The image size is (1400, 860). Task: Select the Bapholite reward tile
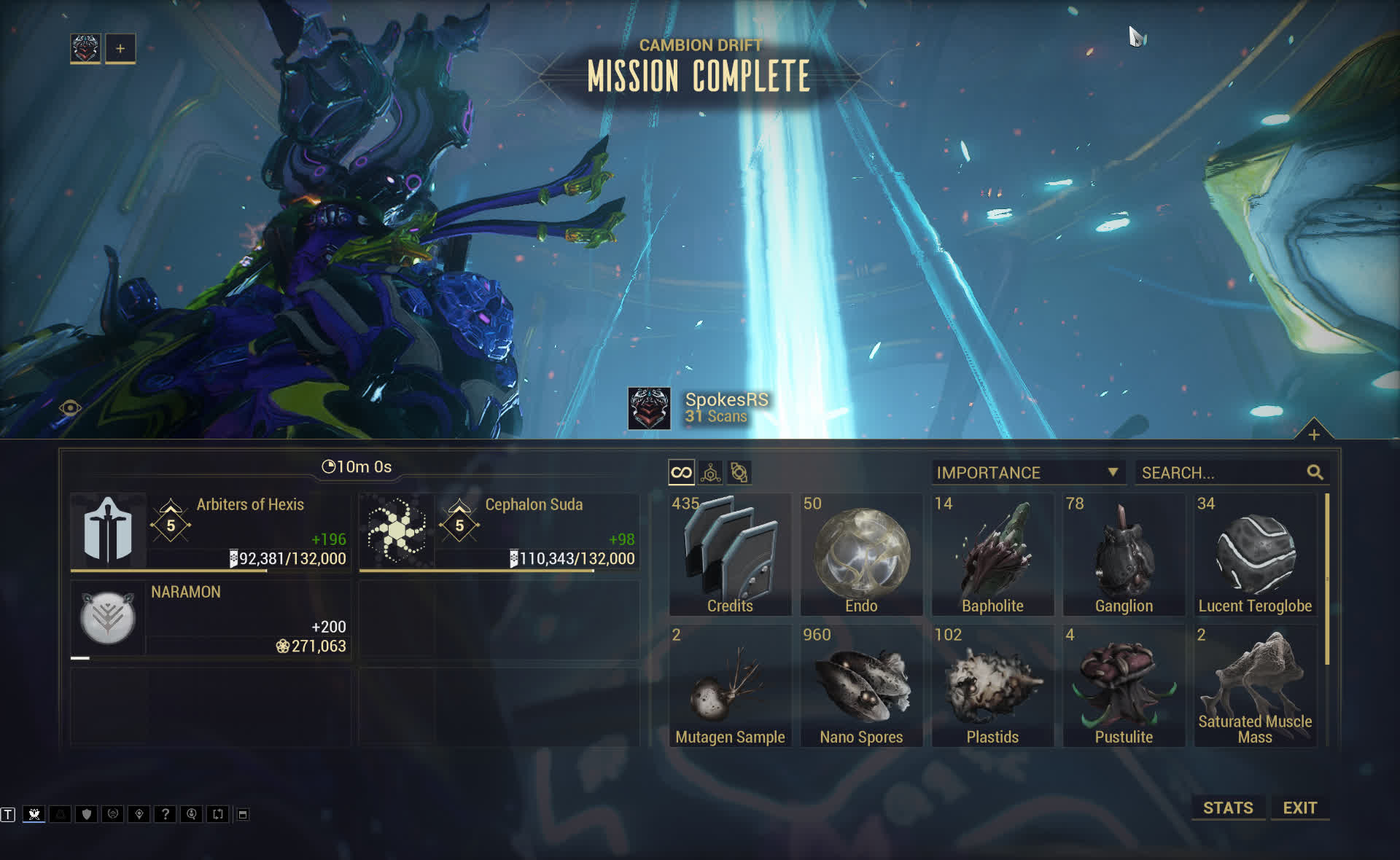click(x=992, y=554)
